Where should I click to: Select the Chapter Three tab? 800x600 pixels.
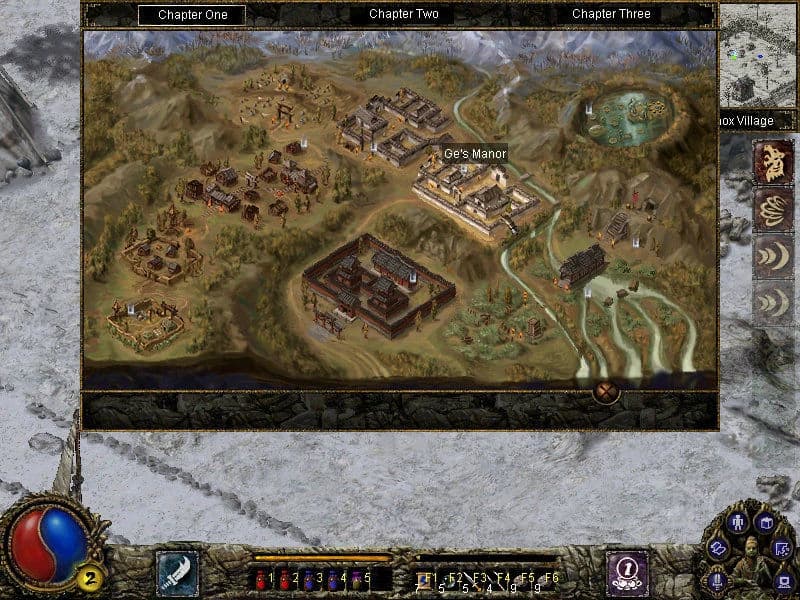pos(611,14)
